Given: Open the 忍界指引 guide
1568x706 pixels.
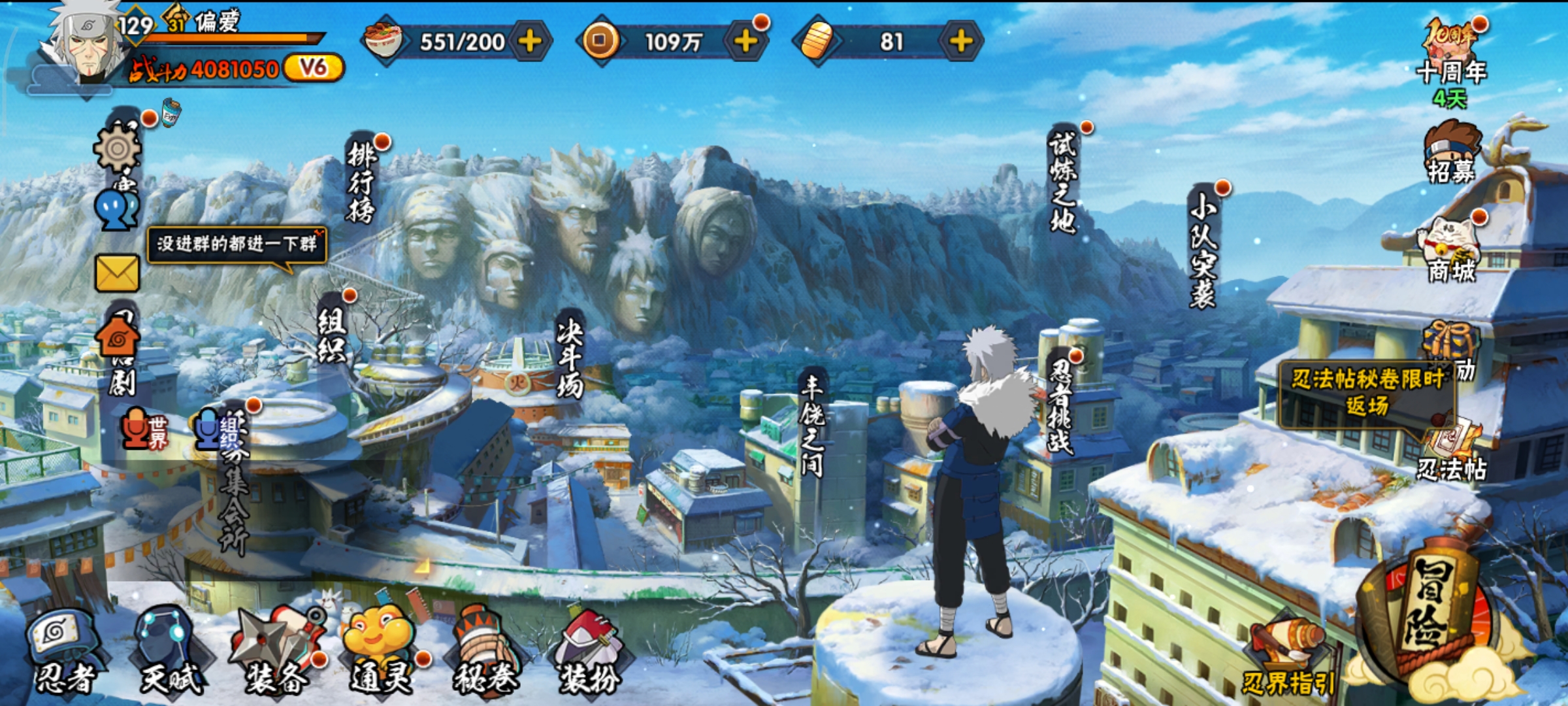Looking at the screenshot, I should click(1287, 660).
